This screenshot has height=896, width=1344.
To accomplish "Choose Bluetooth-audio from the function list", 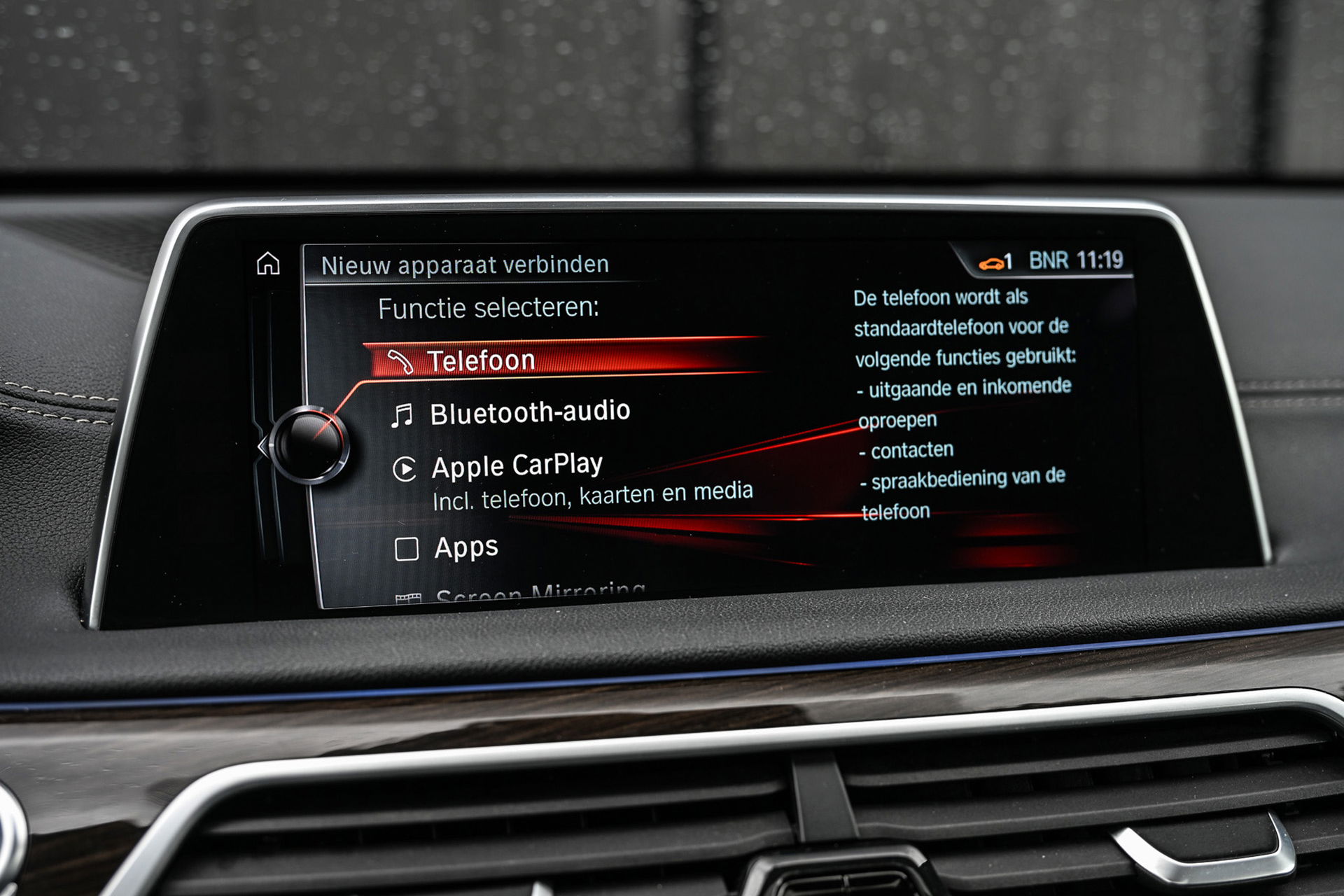I will 528,412.
